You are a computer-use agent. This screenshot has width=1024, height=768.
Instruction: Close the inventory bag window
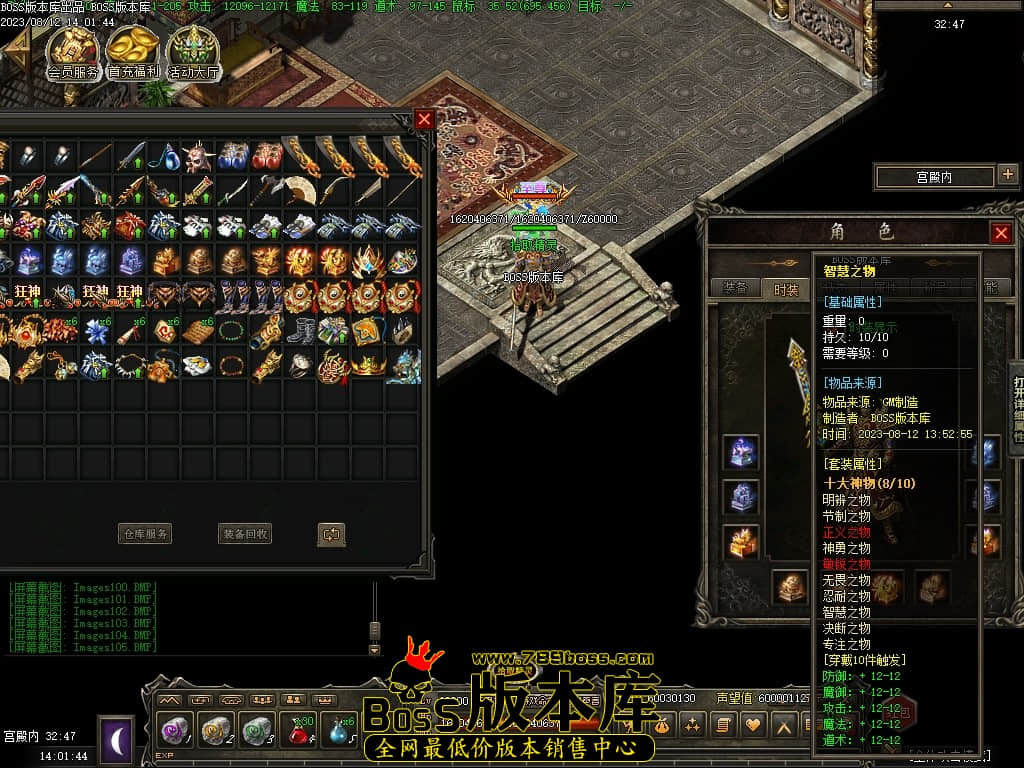click(x=424, y=120)
